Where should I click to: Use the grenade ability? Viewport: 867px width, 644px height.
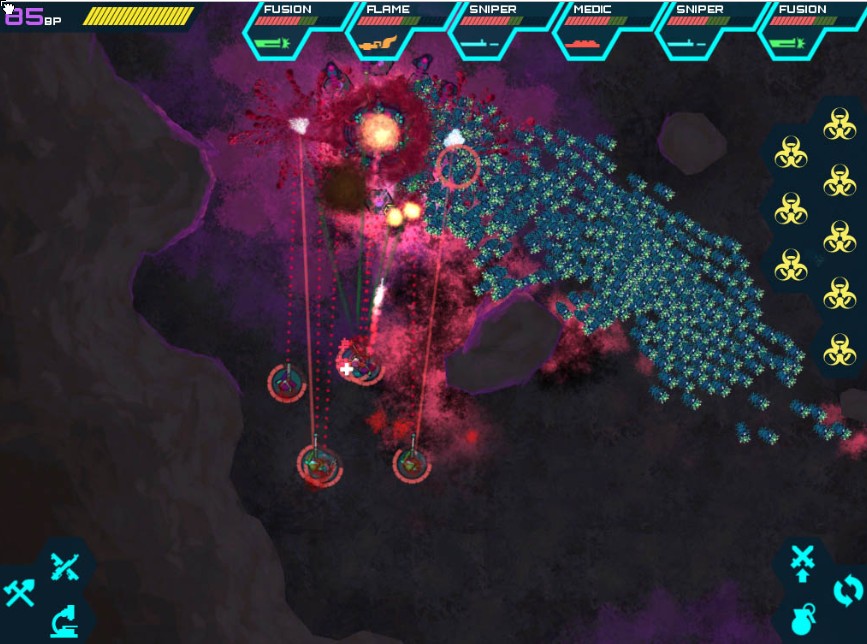802,619
